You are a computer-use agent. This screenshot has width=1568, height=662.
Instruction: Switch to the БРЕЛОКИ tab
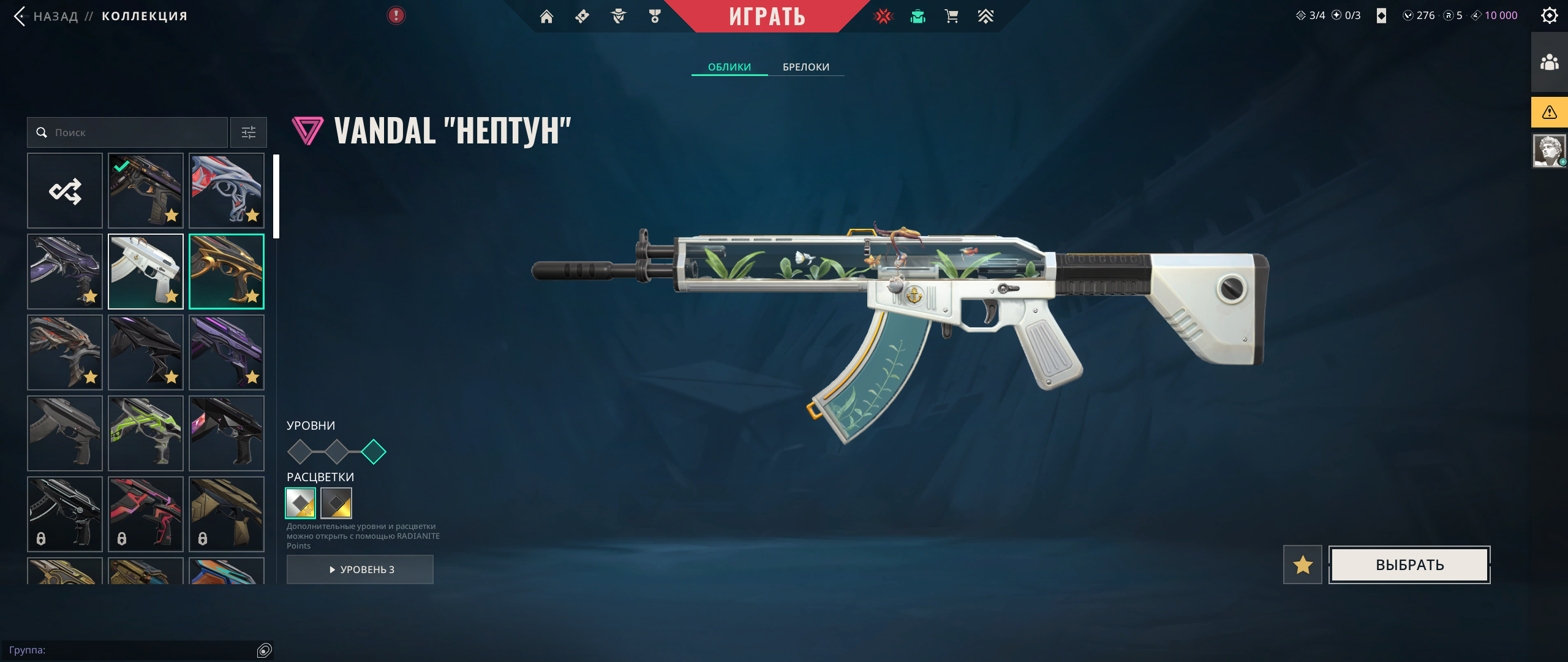[805, 67]
